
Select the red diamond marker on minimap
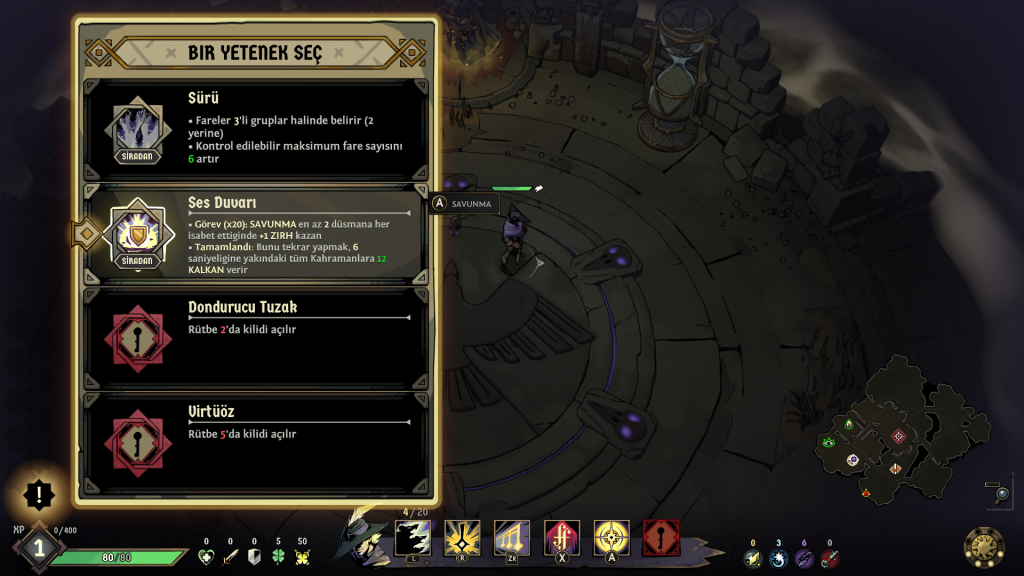pyautogui.click(x=898, y=436)
